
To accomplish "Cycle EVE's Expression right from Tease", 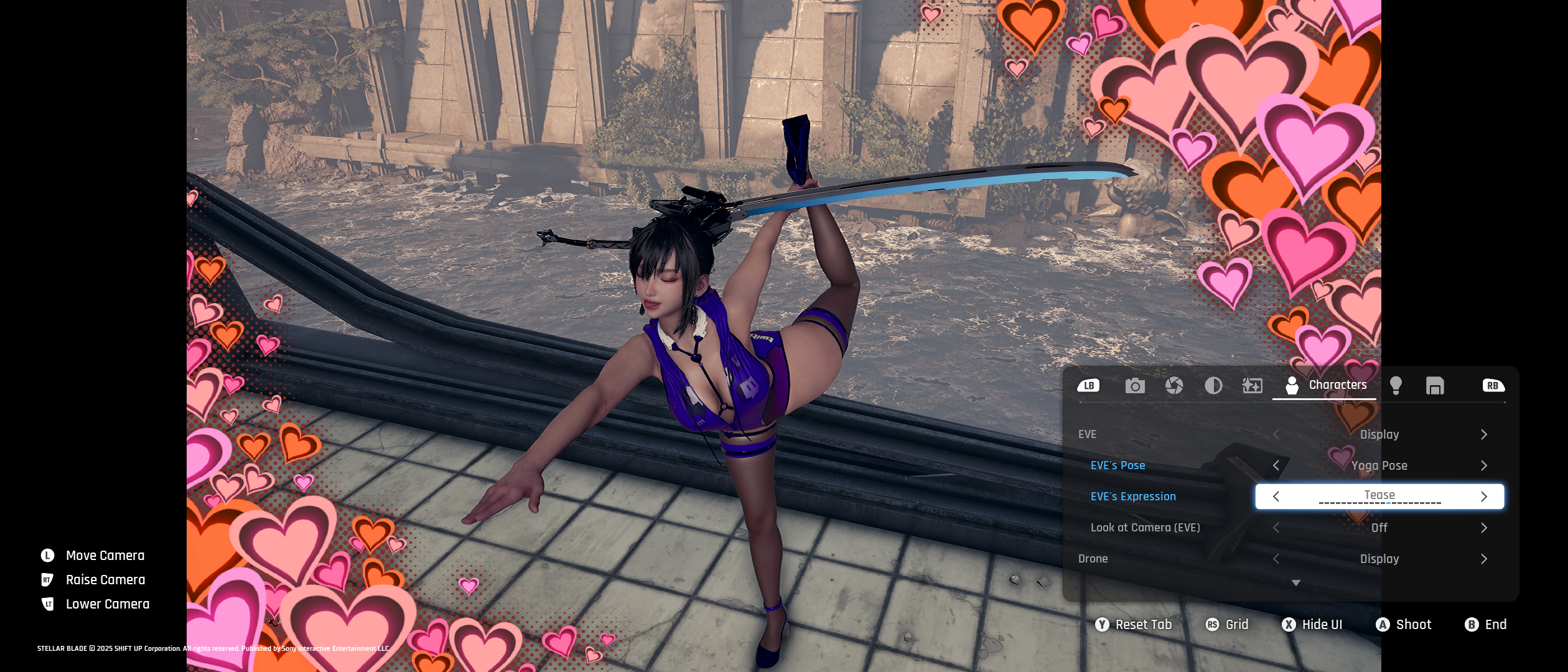I will [1484, 497].
